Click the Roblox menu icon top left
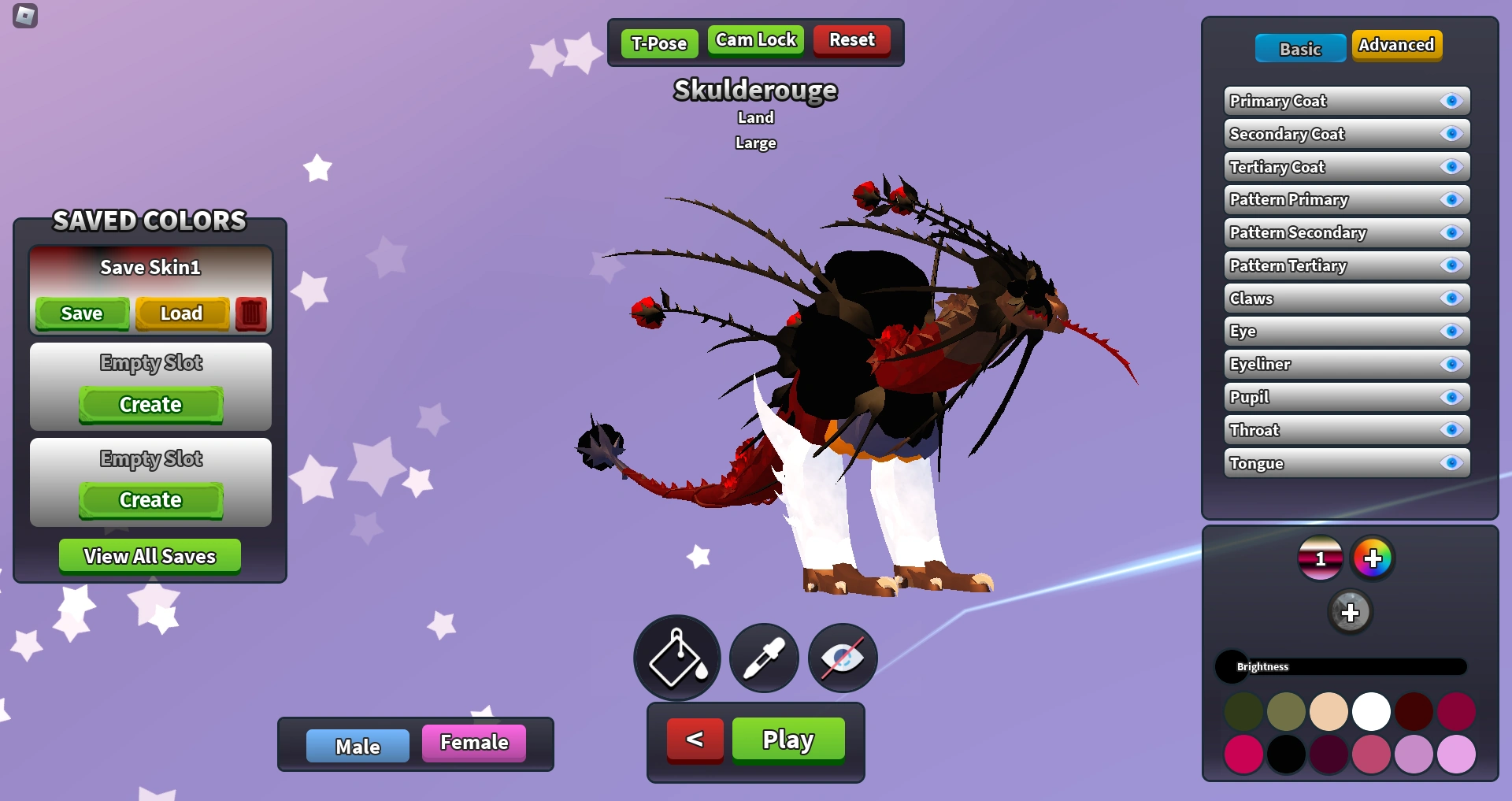 tap(25, 17)
